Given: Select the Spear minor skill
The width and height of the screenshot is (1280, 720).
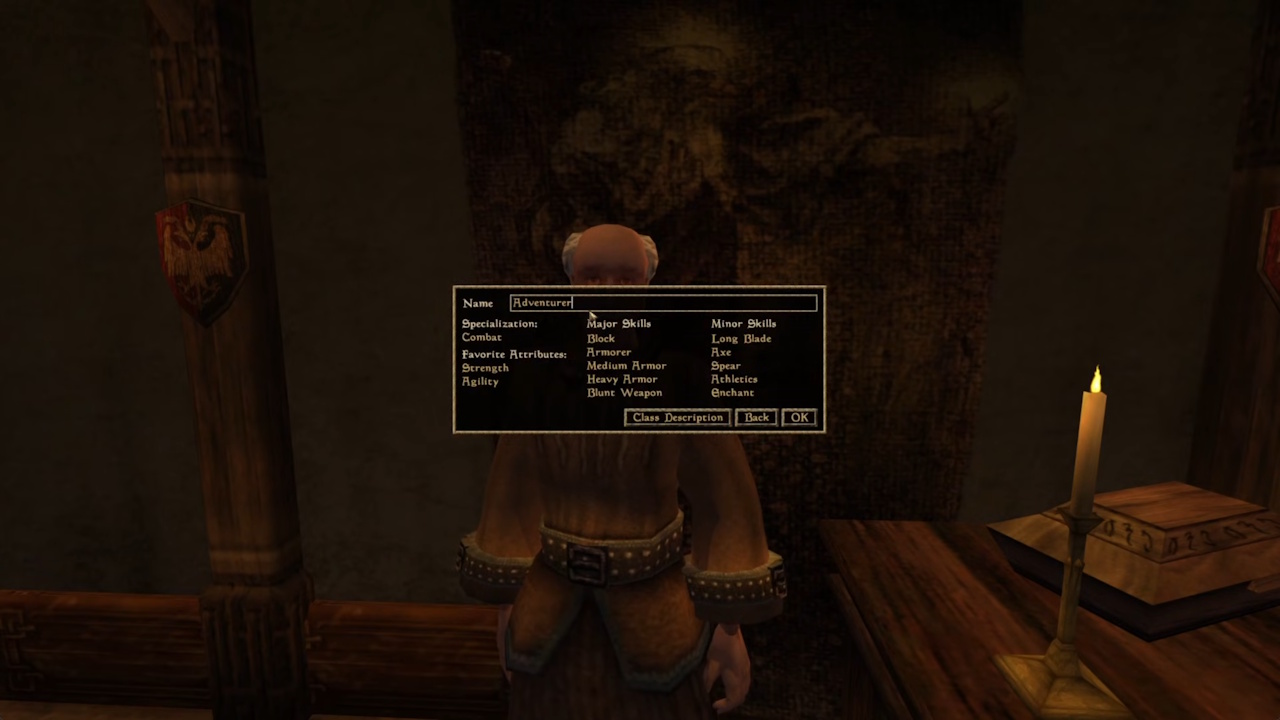Looking at the screenshot, I should click(724, 365).
